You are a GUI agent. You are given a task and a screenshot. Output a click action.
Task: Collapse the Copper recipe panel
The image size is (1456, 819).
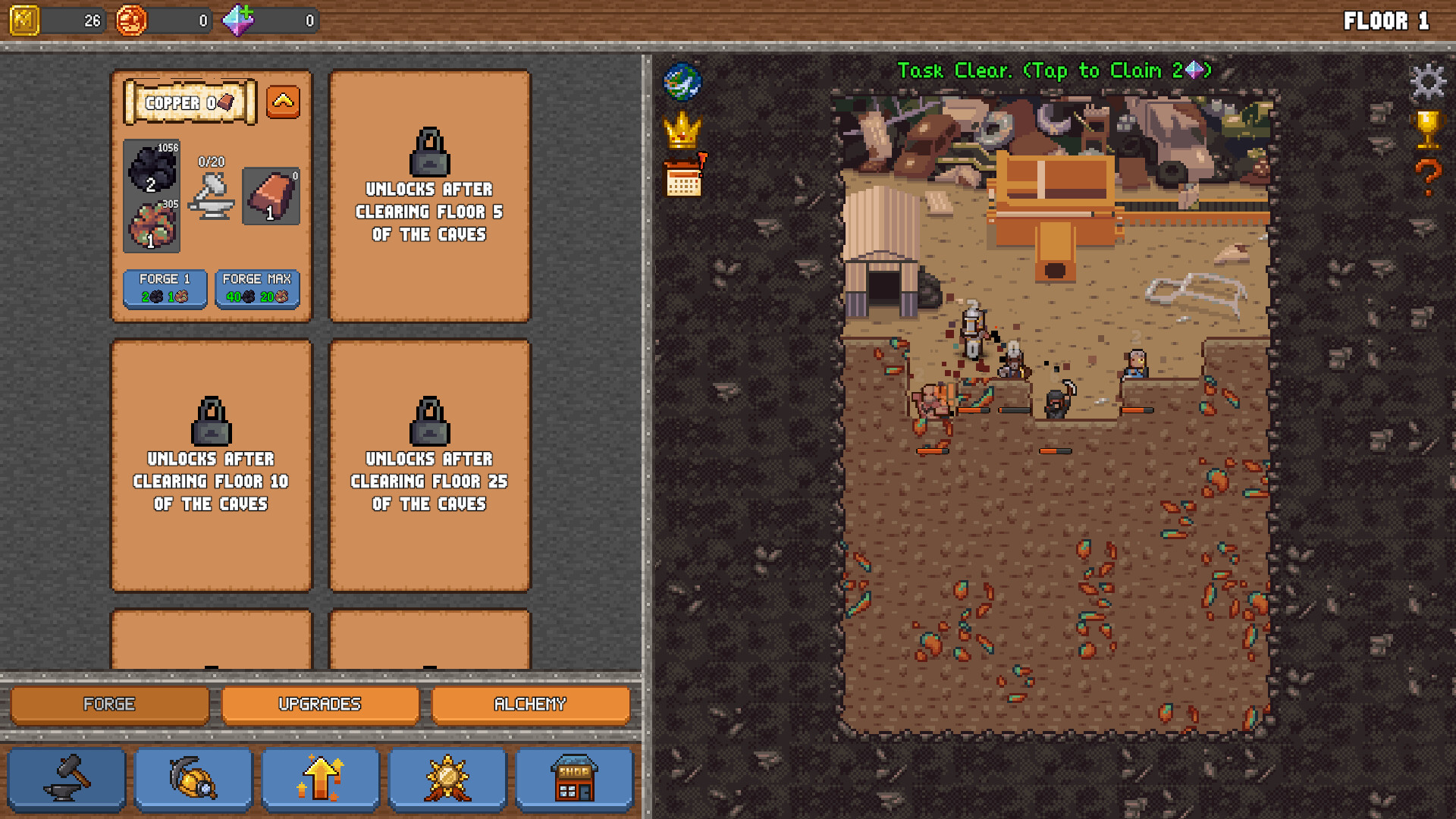pos(282,102)
